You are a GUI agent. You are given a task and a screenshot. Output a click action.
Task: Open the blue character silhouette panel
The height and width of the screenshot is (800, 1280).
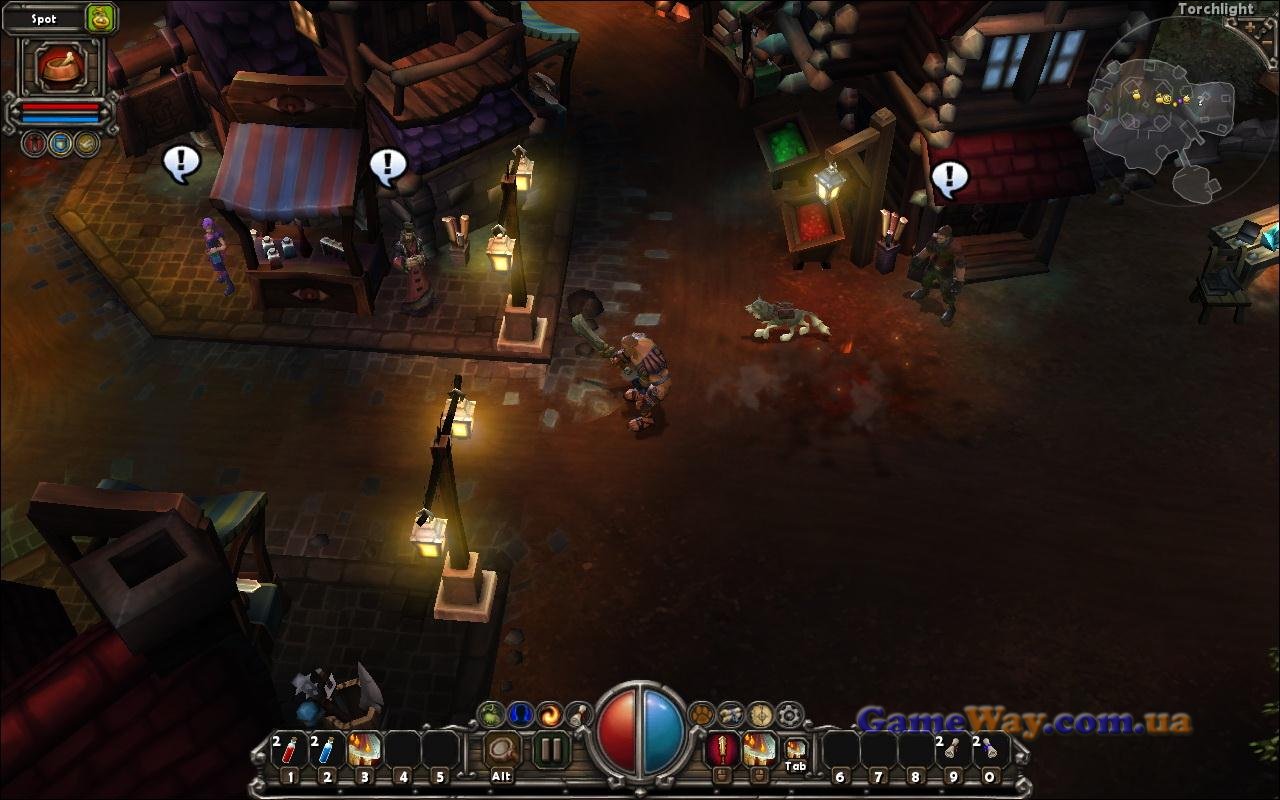519,714
